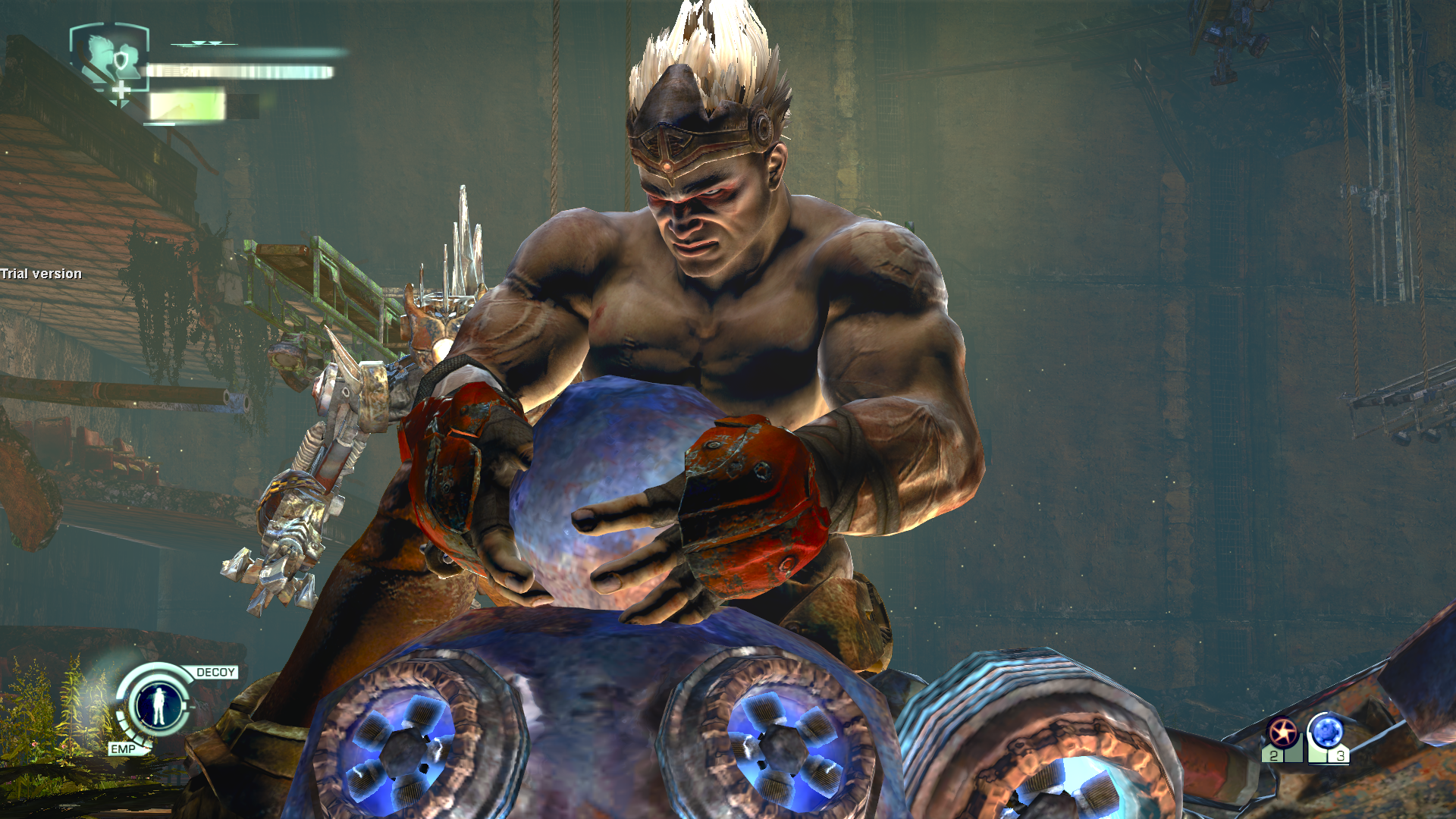Click the DECOY label tag

pos(215,673)
